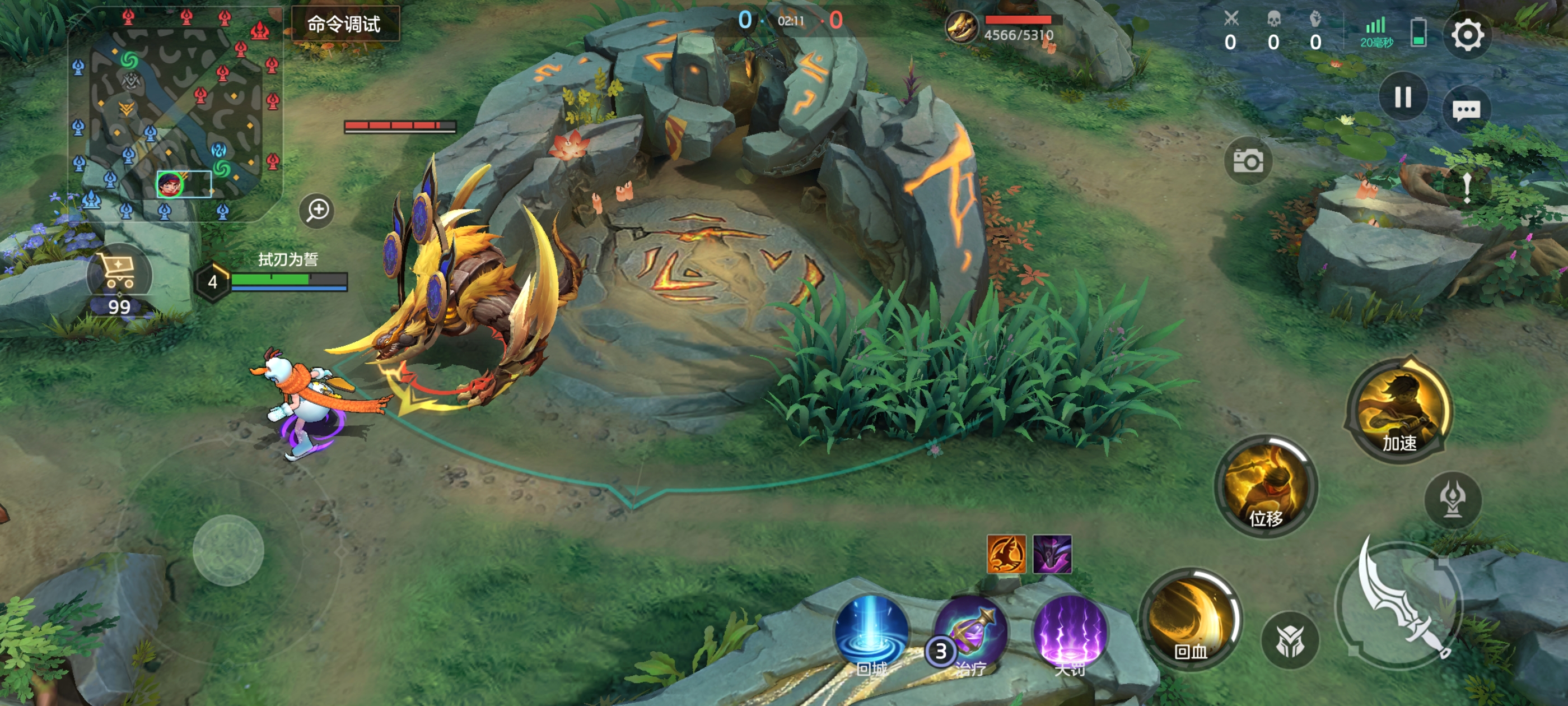The image size is (1568, 706).
Task: Target towers with the turret attack button
Action: [1453, 500]
